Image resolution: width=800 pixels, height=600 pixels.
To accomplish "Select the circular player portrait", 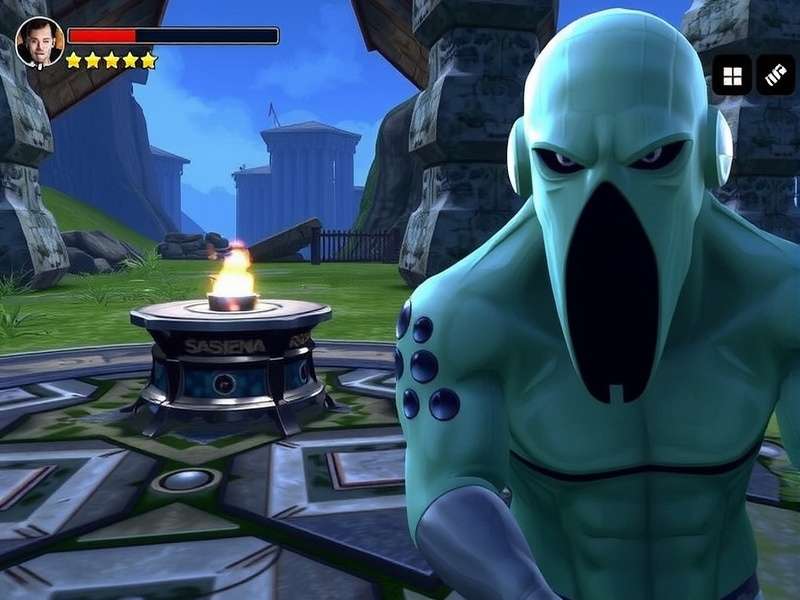I will tap(40, 42).
